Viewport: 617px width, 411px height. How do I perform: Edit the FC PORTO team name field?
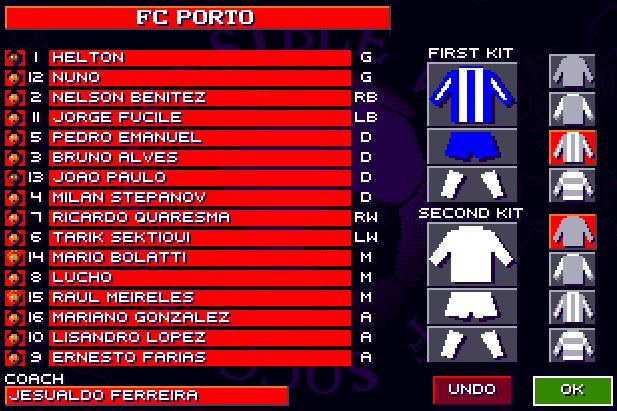(195, 18)
